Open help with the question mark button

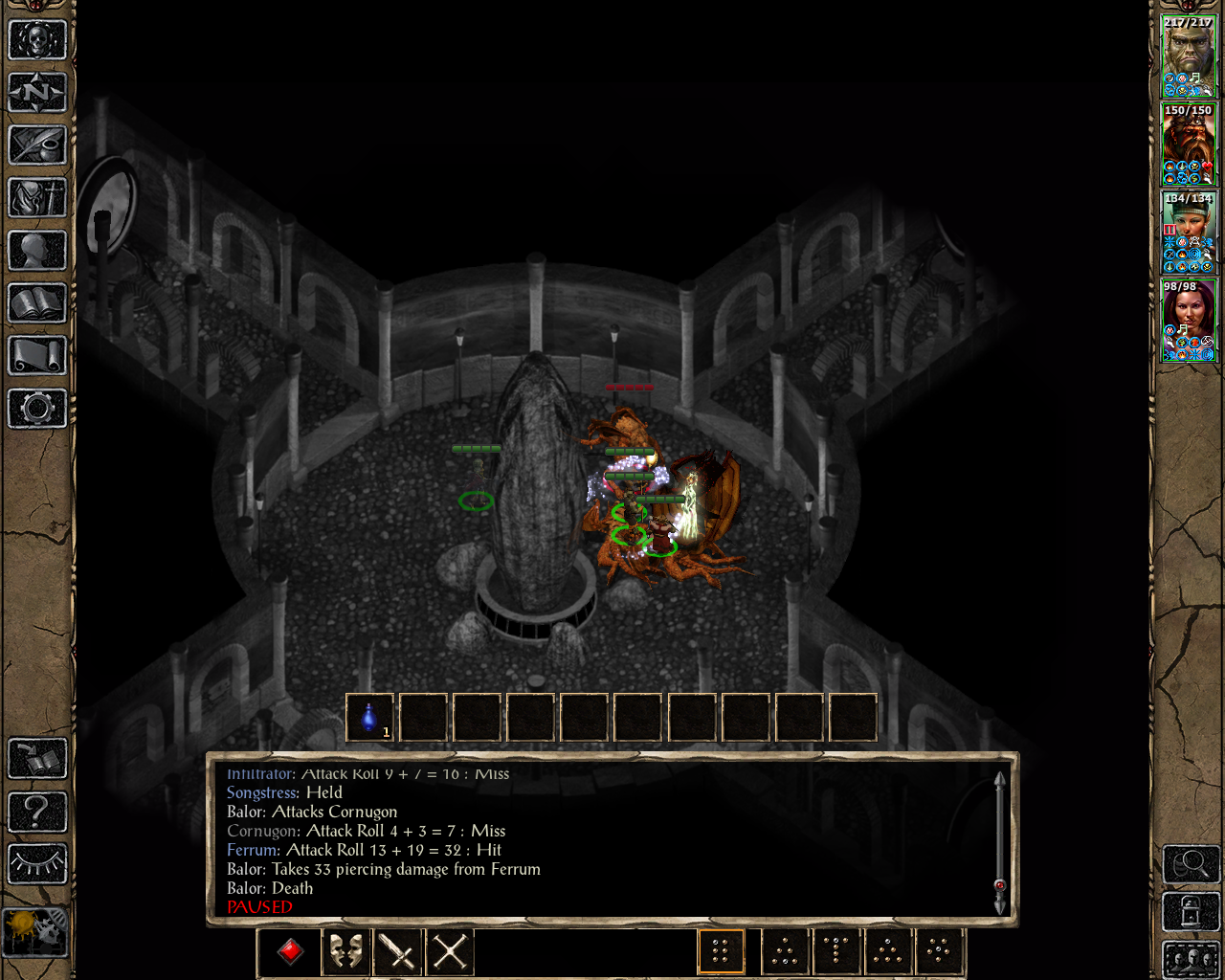point(37,812)
